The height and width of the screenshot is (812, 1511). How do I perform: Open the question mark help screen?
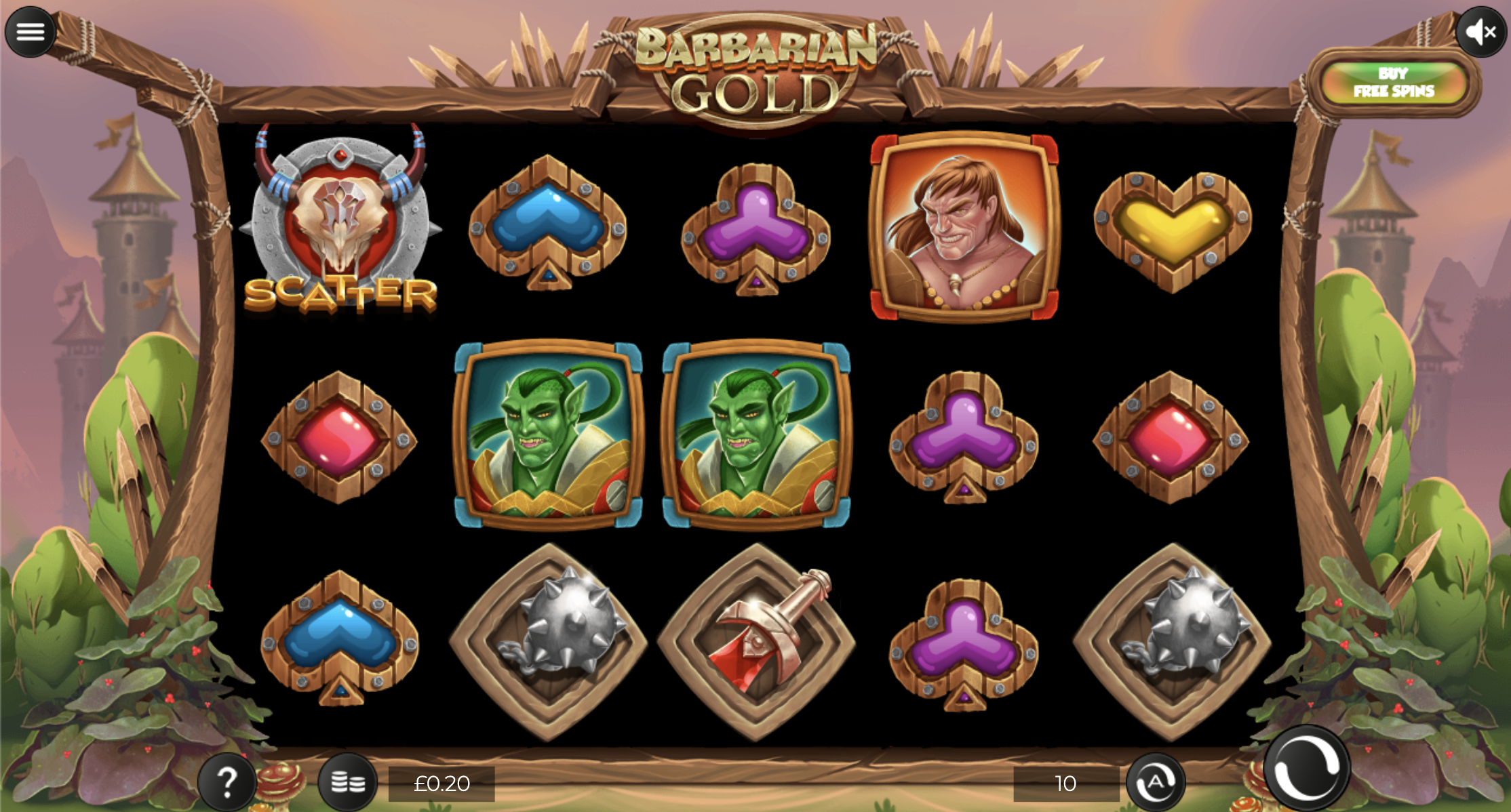[227, 781]
